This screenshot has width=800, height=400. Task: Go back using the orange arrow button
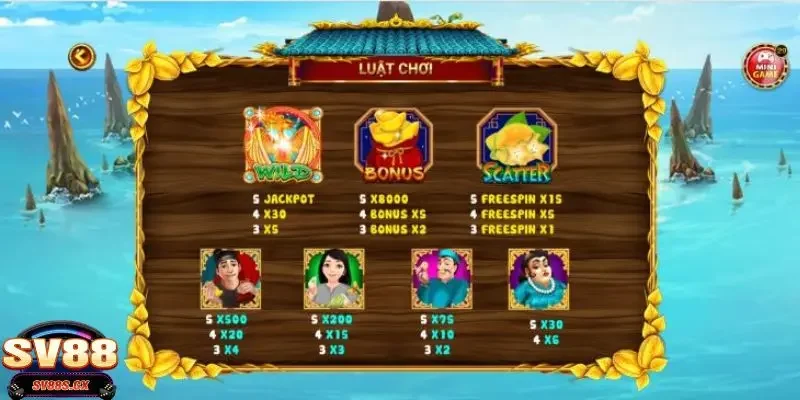(x=81, y=56)
